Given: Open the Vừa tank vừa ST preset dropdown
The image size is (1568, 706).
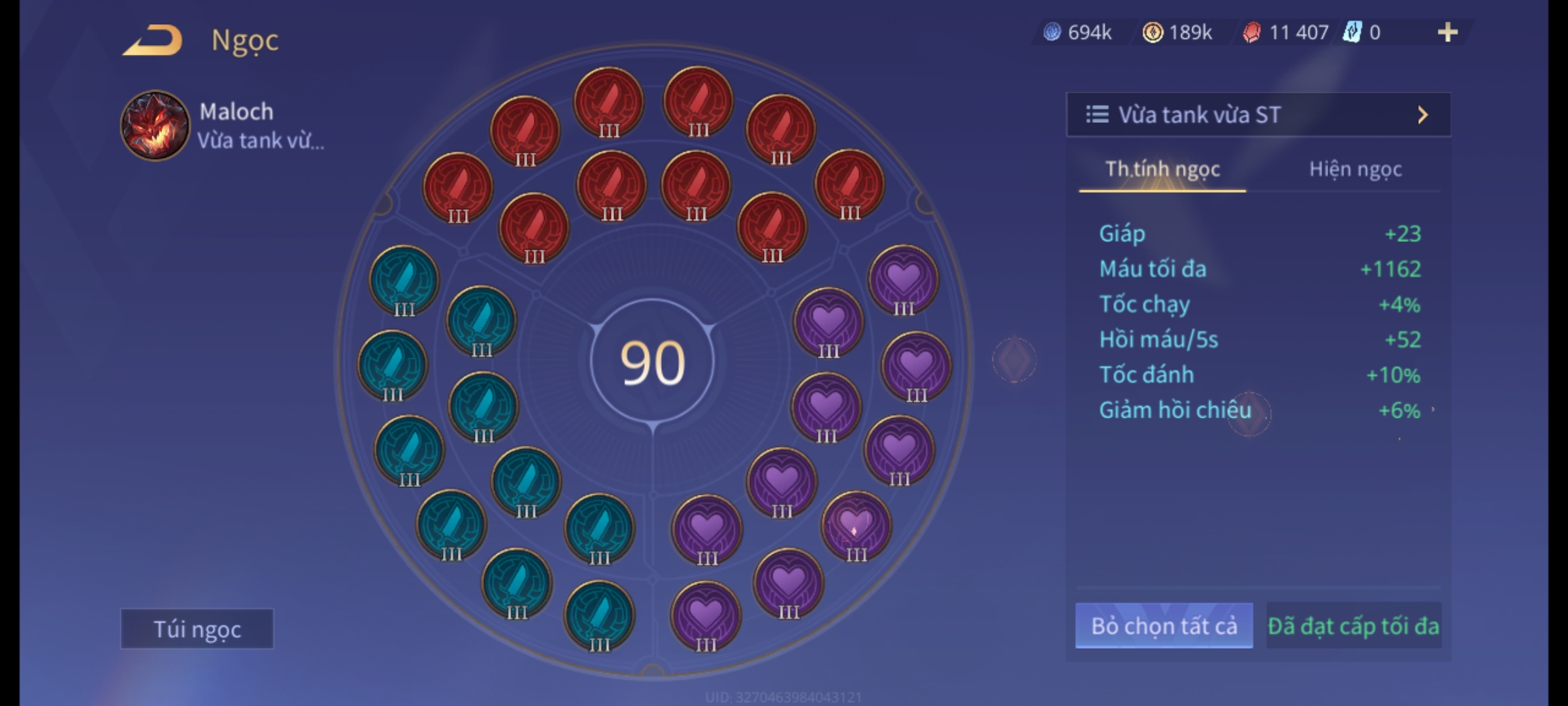Looking at the screenshot, I should point(1258,115).
